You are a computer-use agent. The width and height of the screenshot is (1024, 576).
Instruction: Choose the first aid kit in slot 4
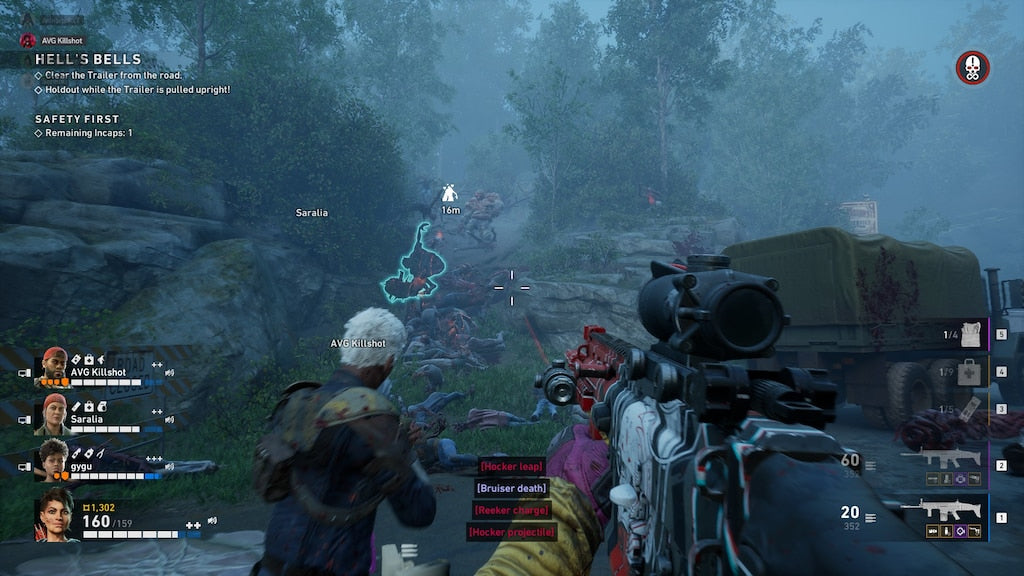pos(966,372)
